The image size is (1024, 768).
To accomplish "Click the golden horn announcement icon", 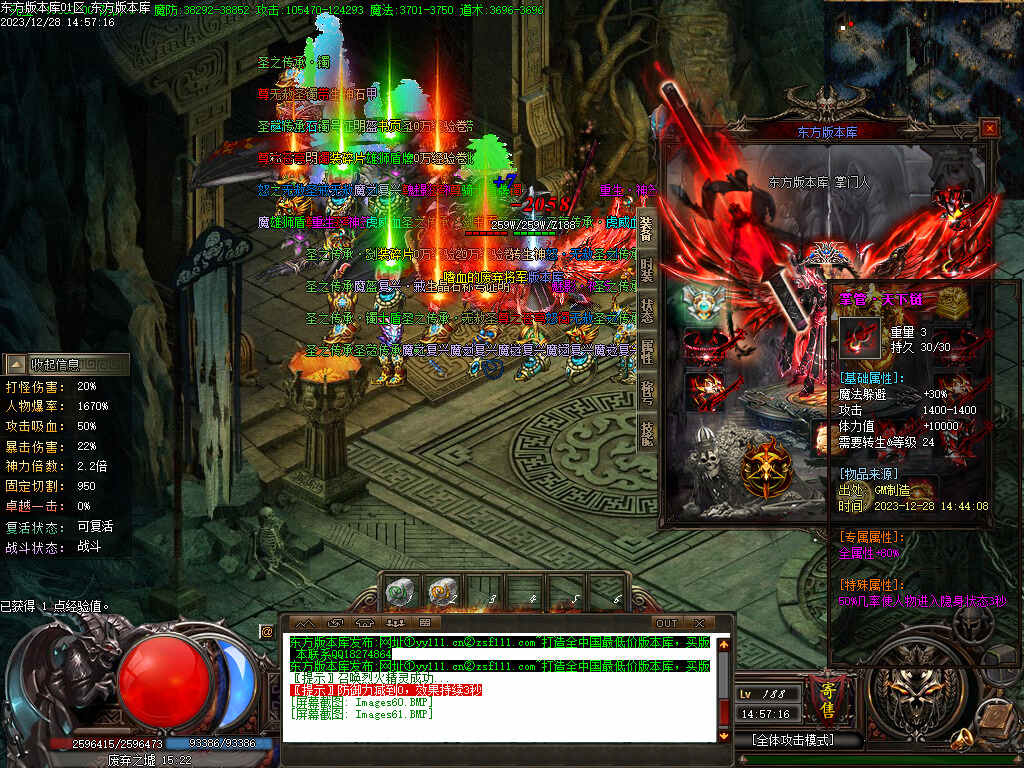I will (x=963, y=739).
